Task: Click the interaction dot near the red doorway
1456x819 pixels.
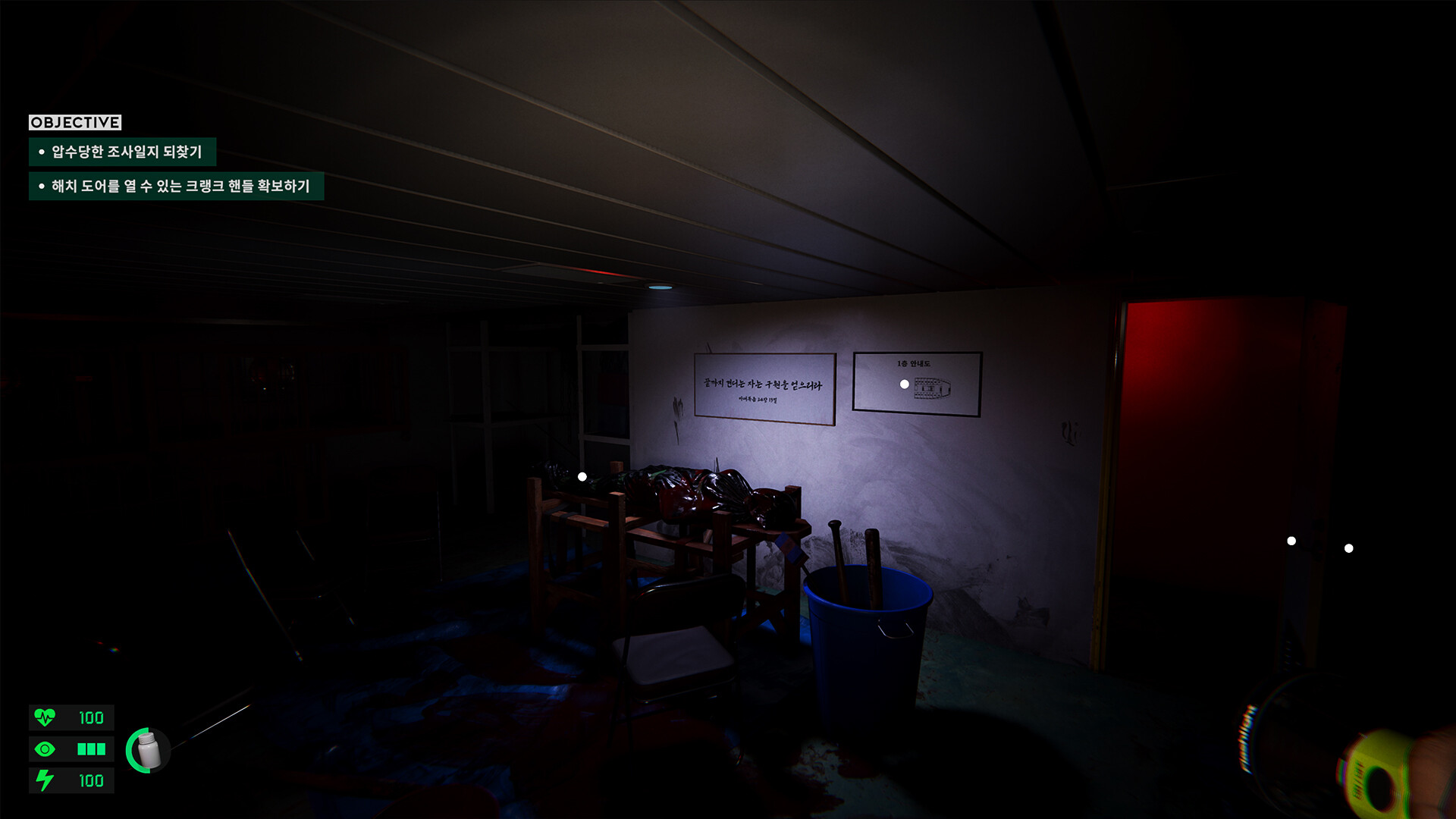Action: point(1291,540)
